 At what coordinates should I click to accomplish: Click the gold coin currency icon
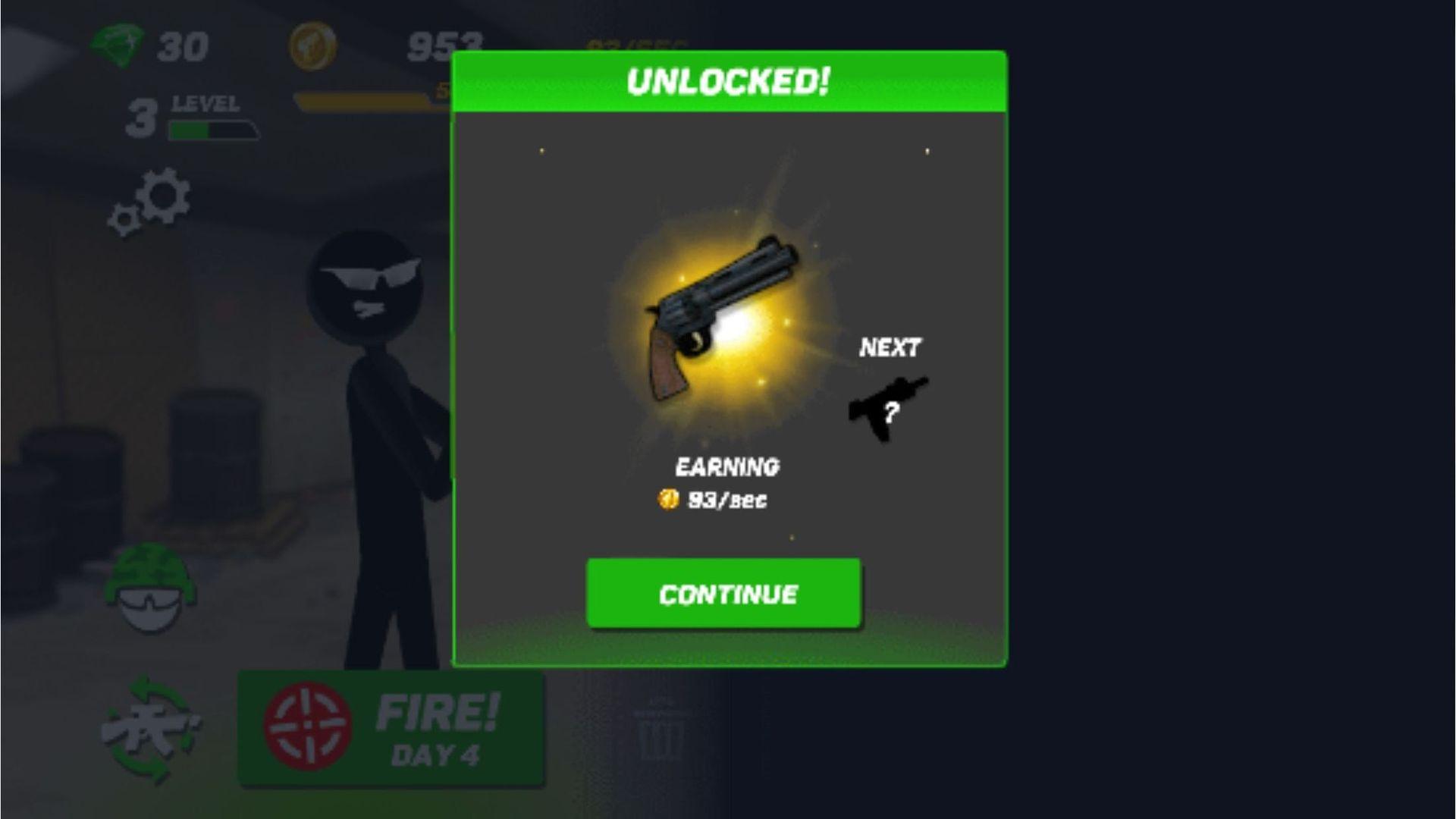pyautogui.click(x=312, y=45)
